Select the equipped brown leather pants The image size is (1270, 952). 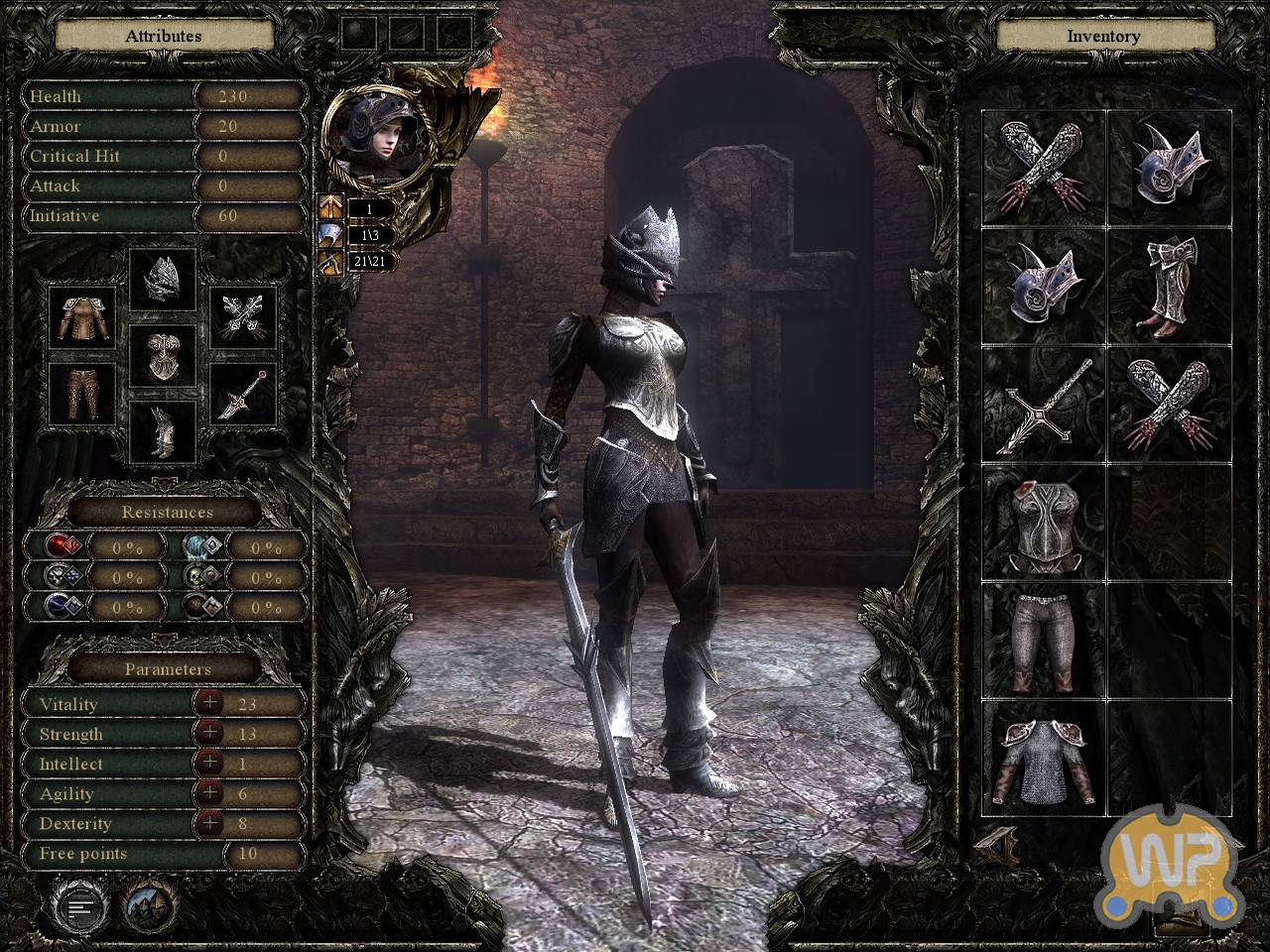click(x=83, y=393)
